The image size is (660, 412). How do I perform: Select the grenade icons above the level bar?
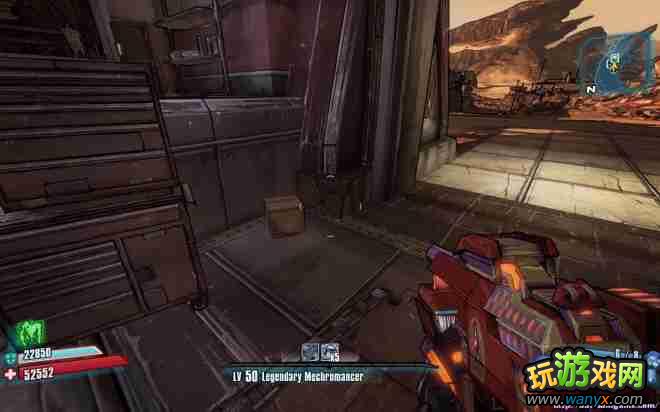[x=317, y=351]
